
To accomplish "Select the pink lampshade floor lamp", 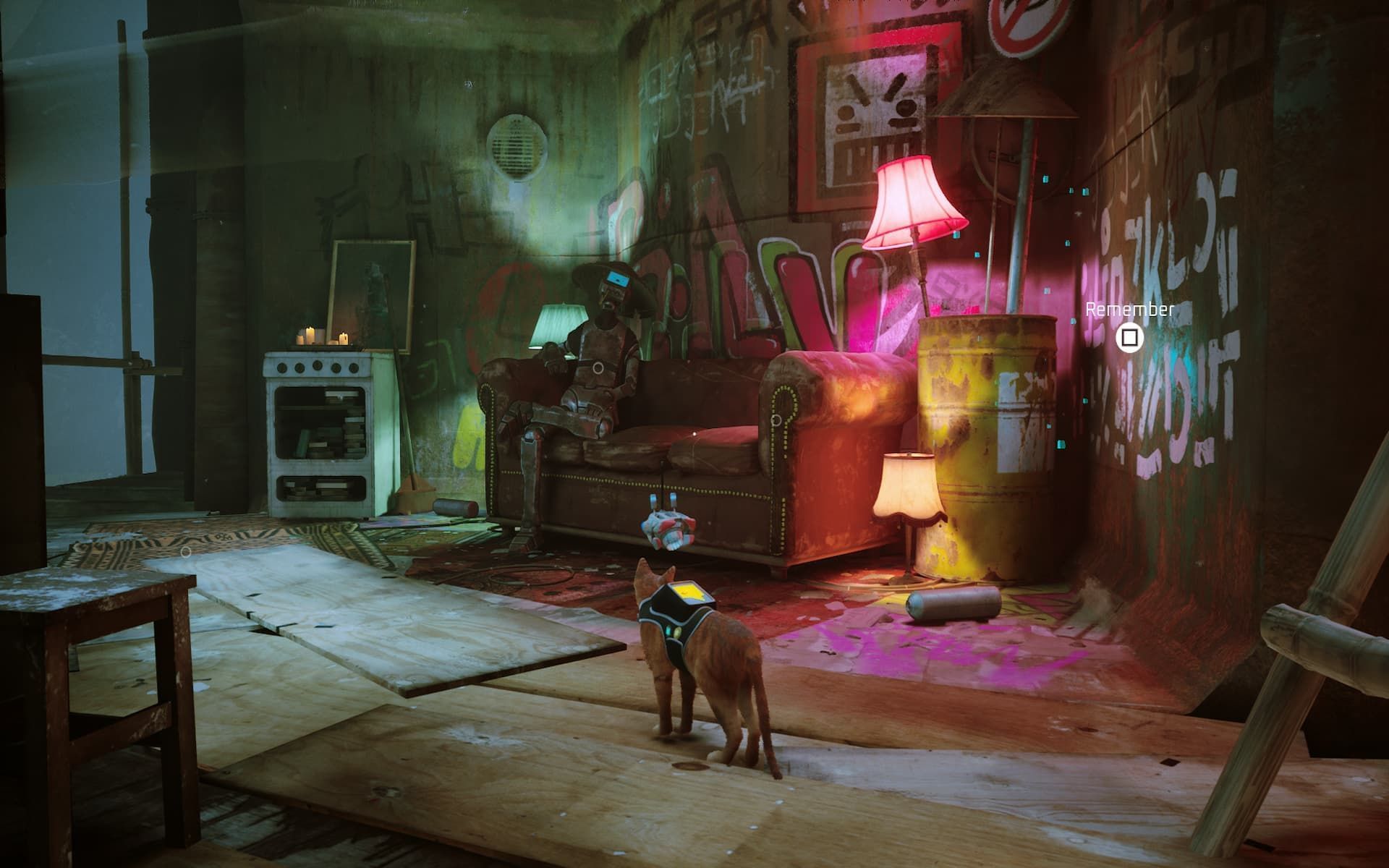I will click(913, 203).
